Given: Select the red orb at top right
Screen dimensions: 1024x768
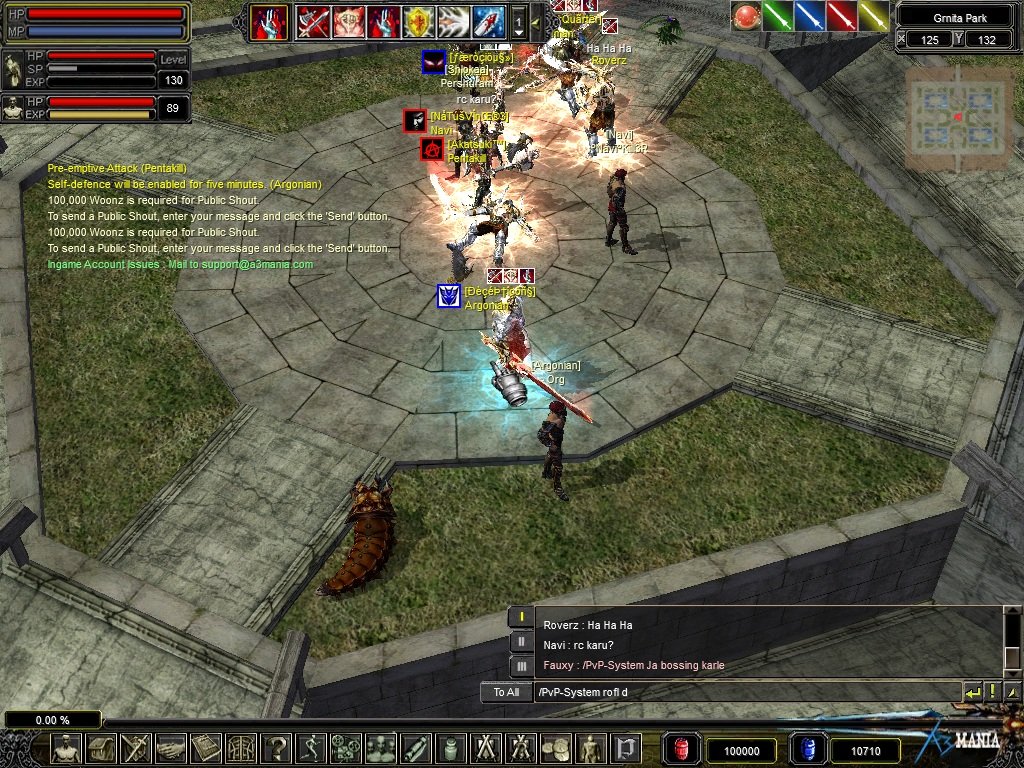Looking at the screenshot, I should (746, 16).
